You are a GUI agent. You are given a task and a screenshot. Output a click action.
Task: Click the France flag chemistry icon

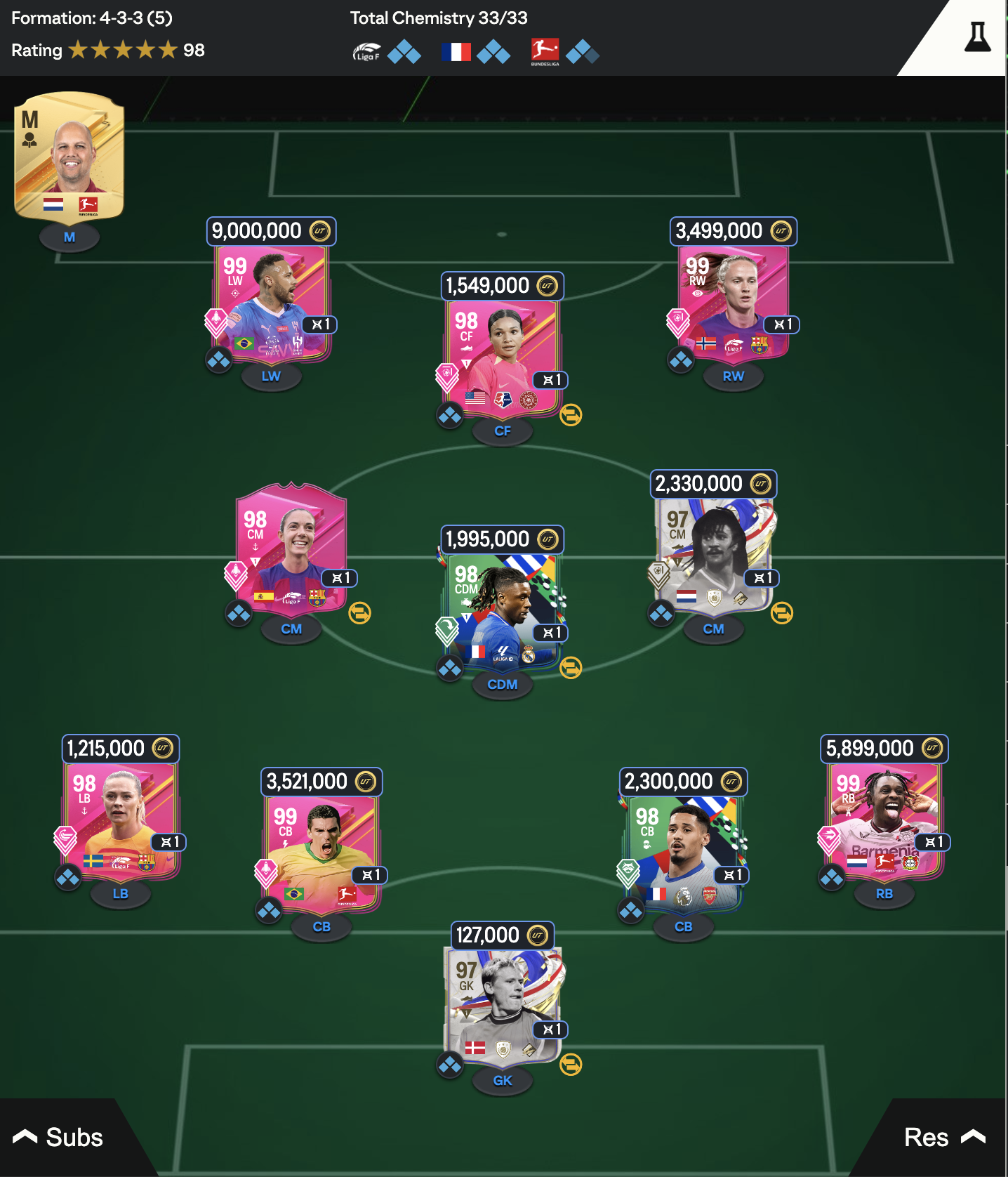[457, 51]
